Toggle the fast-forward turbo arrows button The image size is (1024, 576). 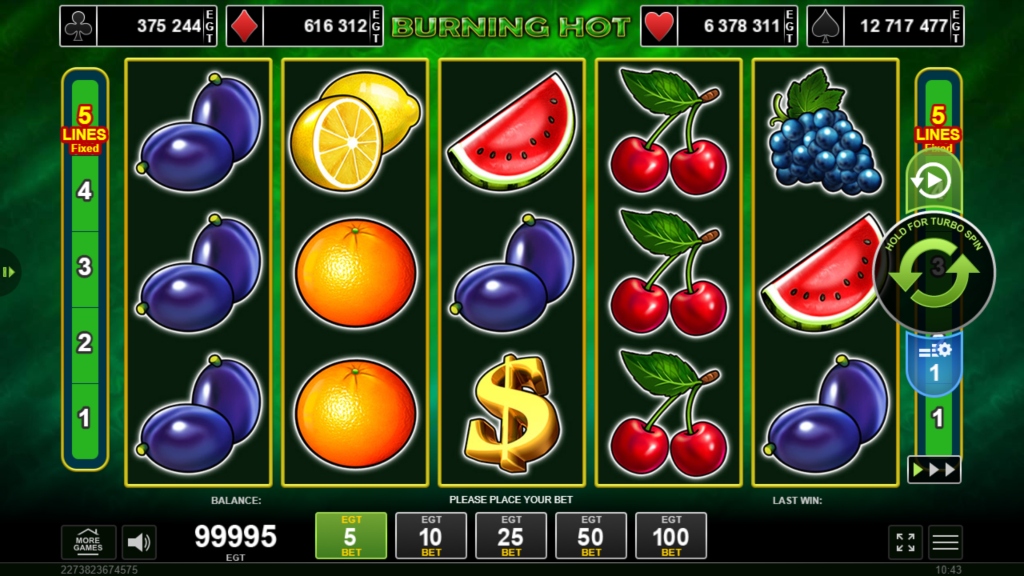[933, 469]
